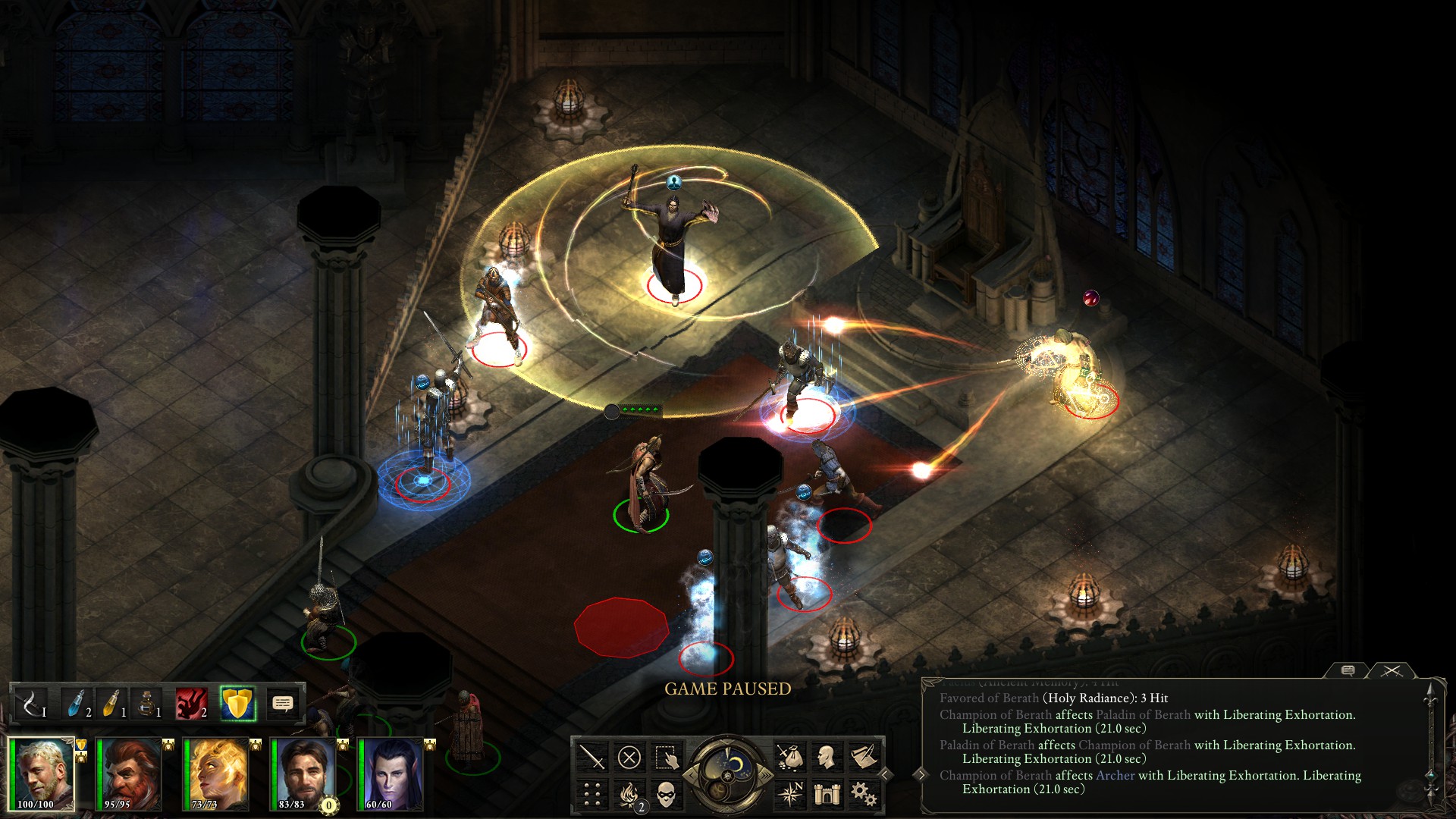
Task: Open the inventory bag icon
Action: [x=789, y=757]
